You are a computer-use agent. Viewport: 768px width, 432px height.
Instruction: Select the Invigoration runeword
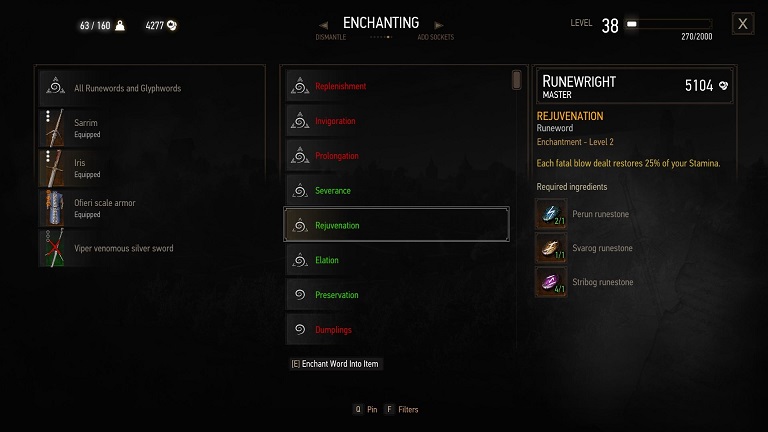(395, 121)
